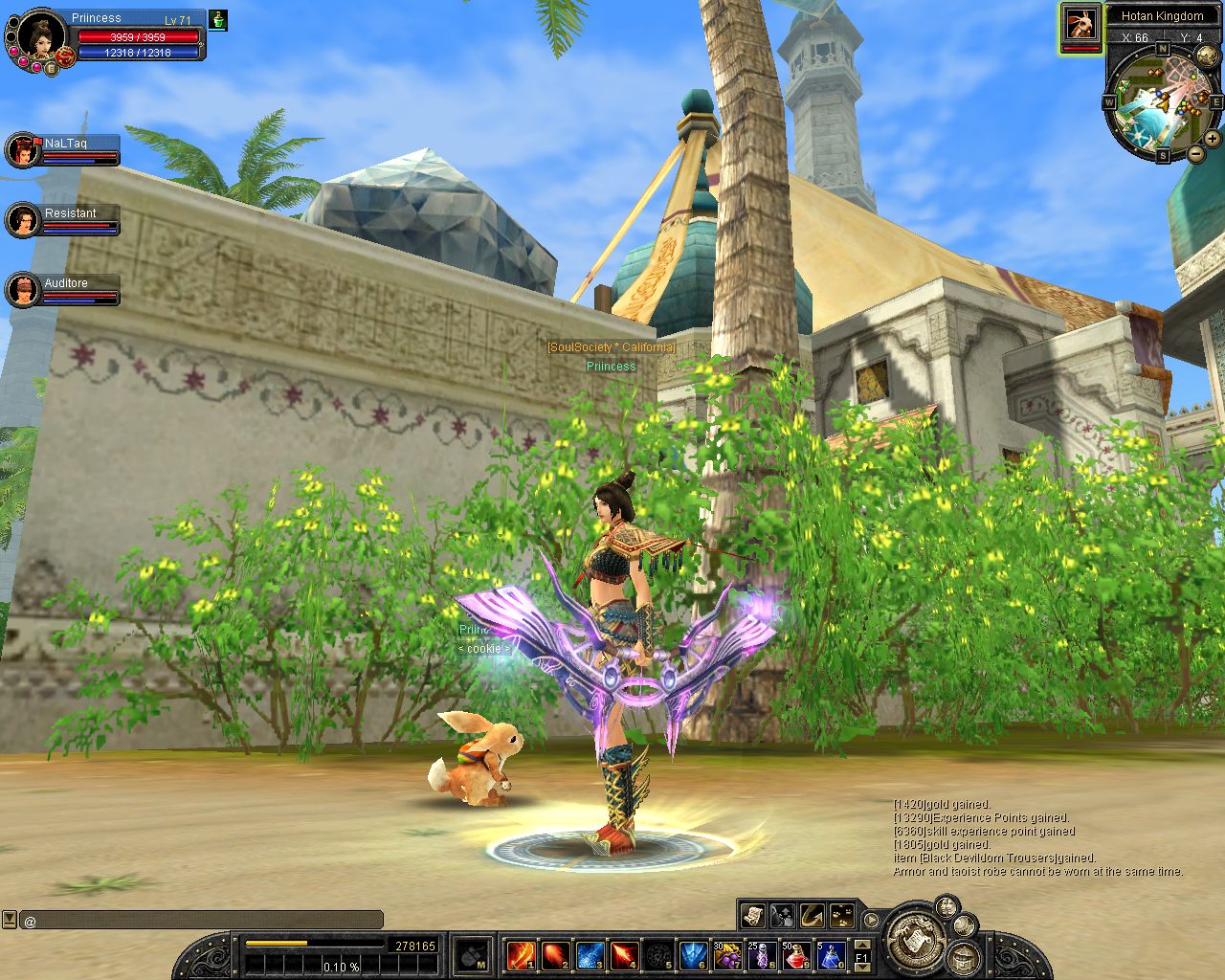Viewport: 1225px width, 980px height.
Task: Drink the blue mana potion in slot 0
Action: click(830, 954)
